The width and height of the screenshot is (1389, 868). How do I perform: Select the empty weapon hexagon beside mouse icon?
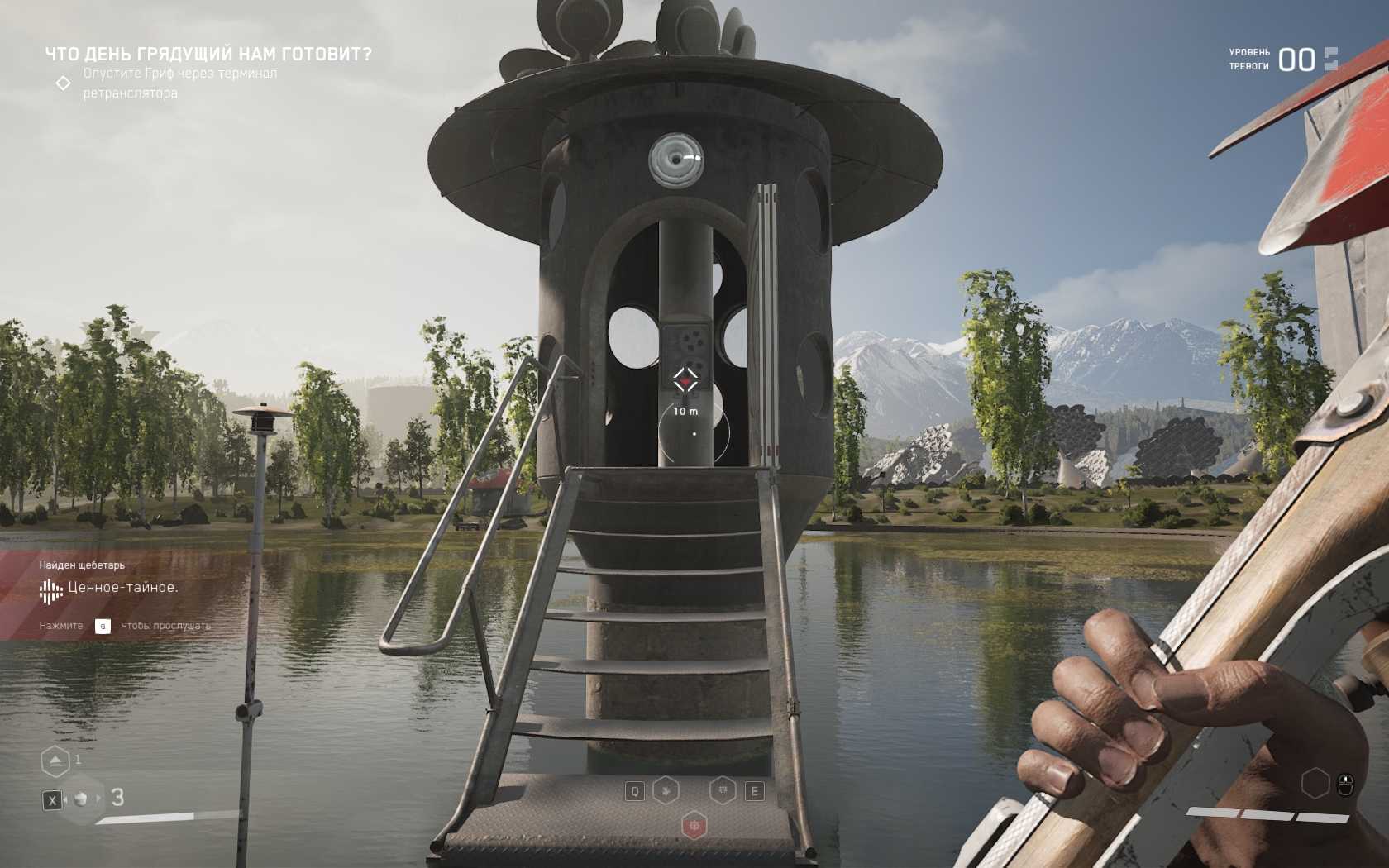1315,783
